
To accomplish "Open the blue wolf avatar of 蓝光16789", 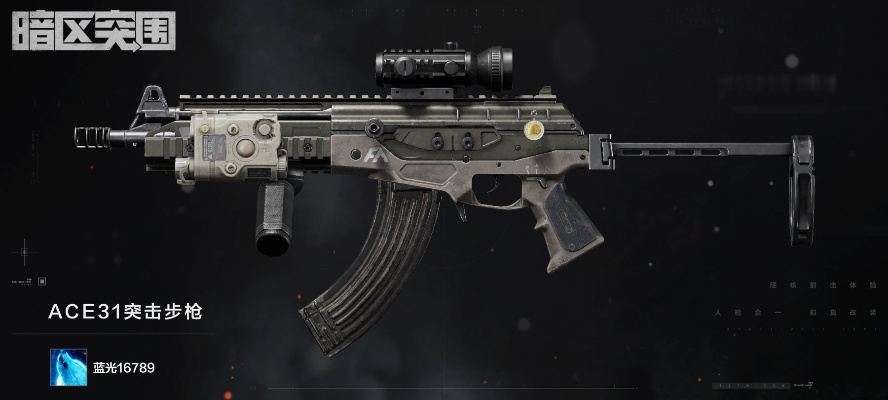I will coord(67,367).
